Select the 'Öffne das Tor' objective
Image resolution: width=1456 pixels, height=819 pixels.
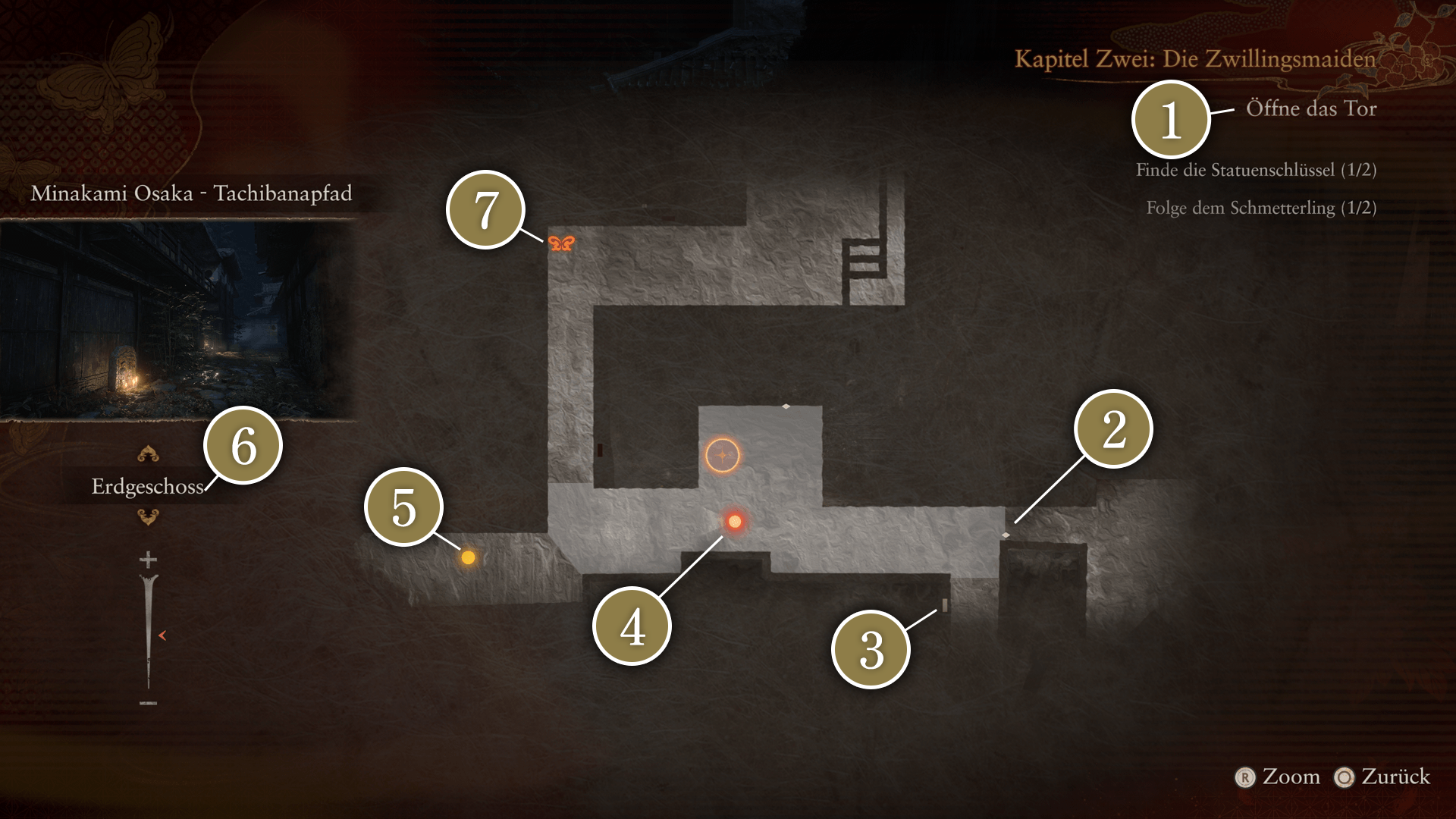click(1310, 108)
